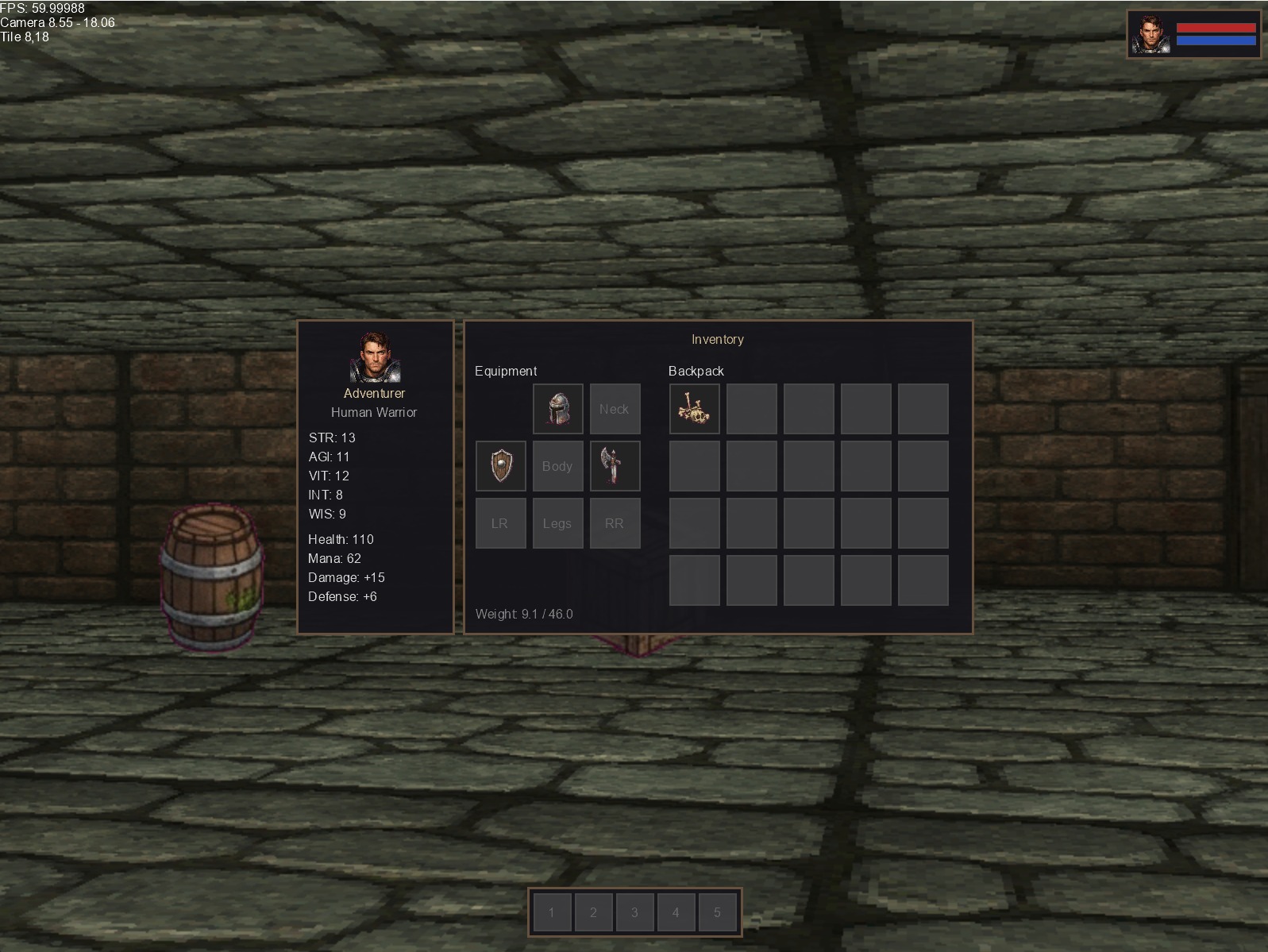
Task: Click the party portrait in the top corner
Action: pyautogui.click(x=1150, y=34)
